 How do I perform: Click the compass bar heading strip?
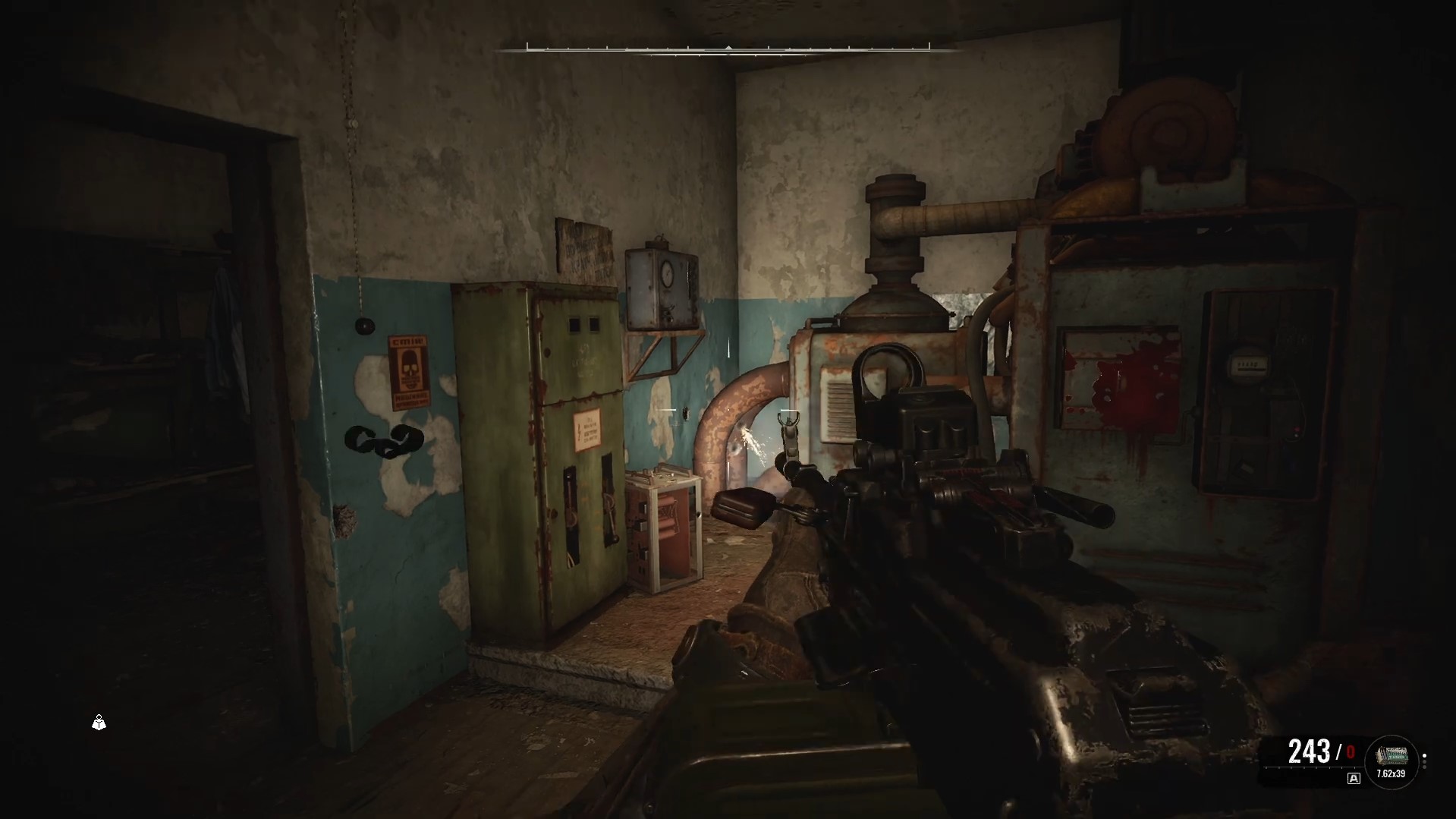click(x=728, y=49)
